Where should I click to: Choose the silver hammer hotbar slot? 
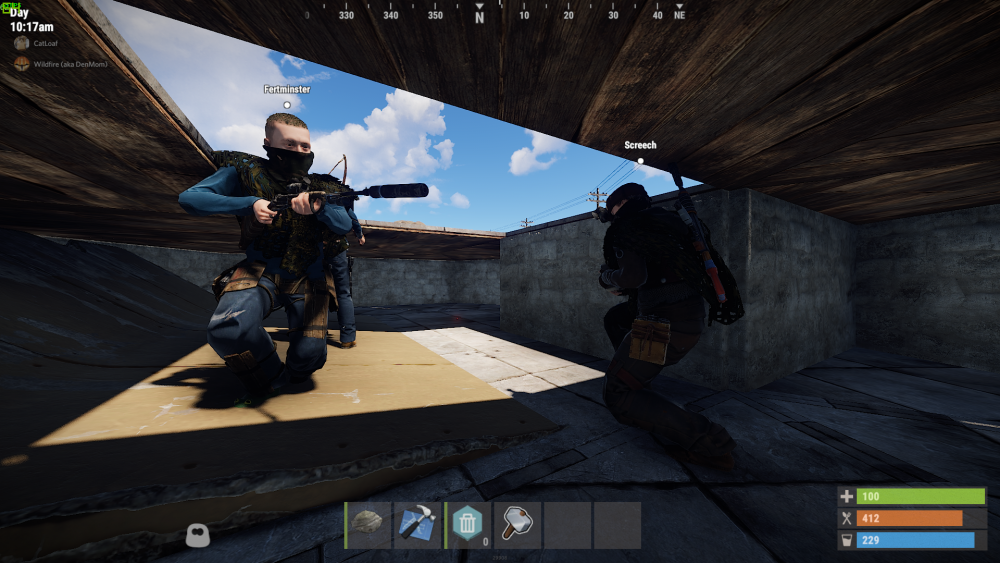(x=517, y=525)
